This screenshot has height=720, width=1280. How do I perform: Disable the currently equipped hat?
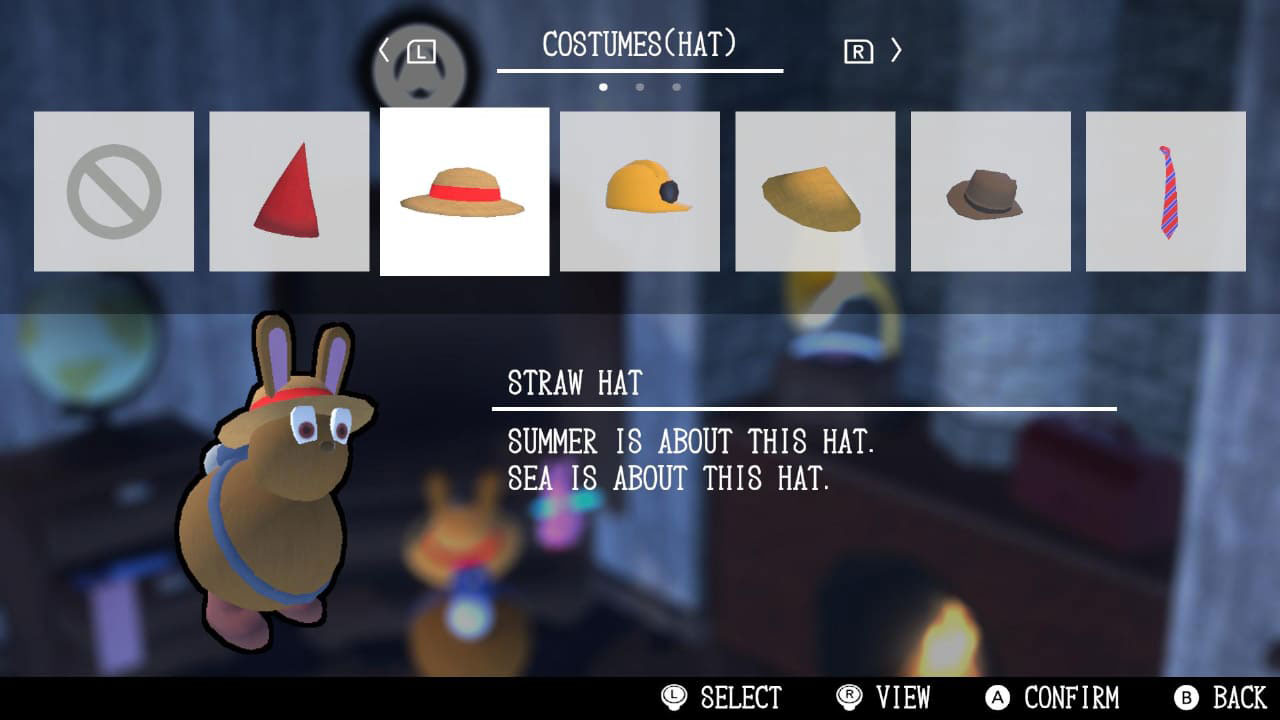[113, 190]
